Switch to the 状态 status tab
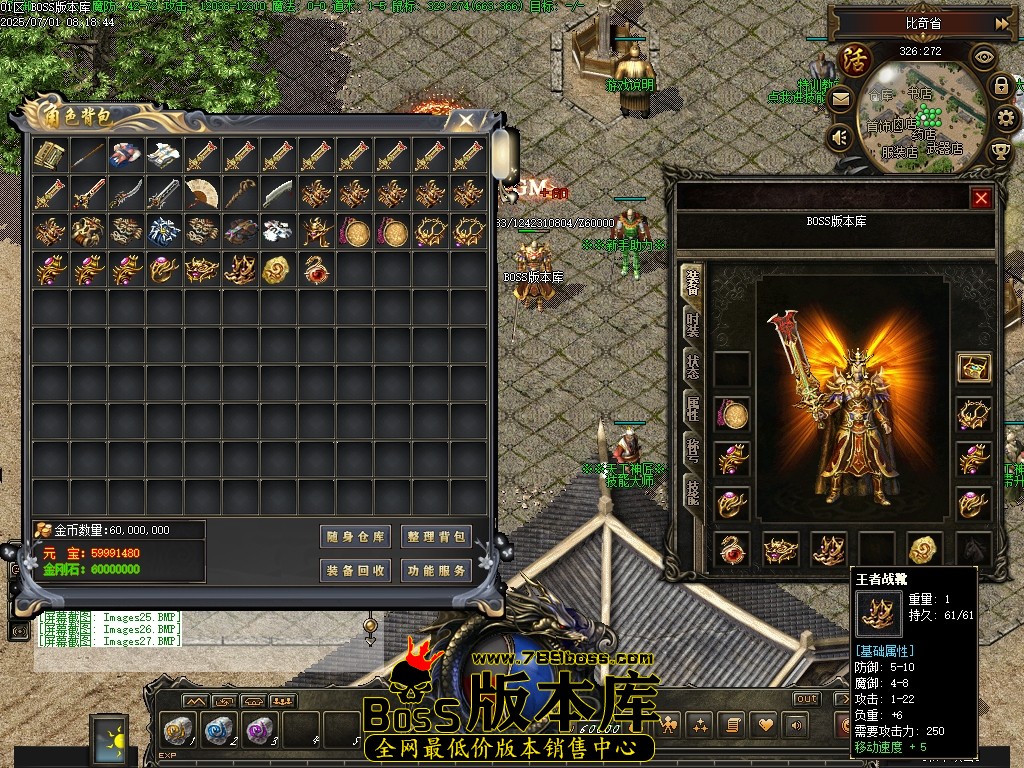1024x768 pixels. click(692, 365)
